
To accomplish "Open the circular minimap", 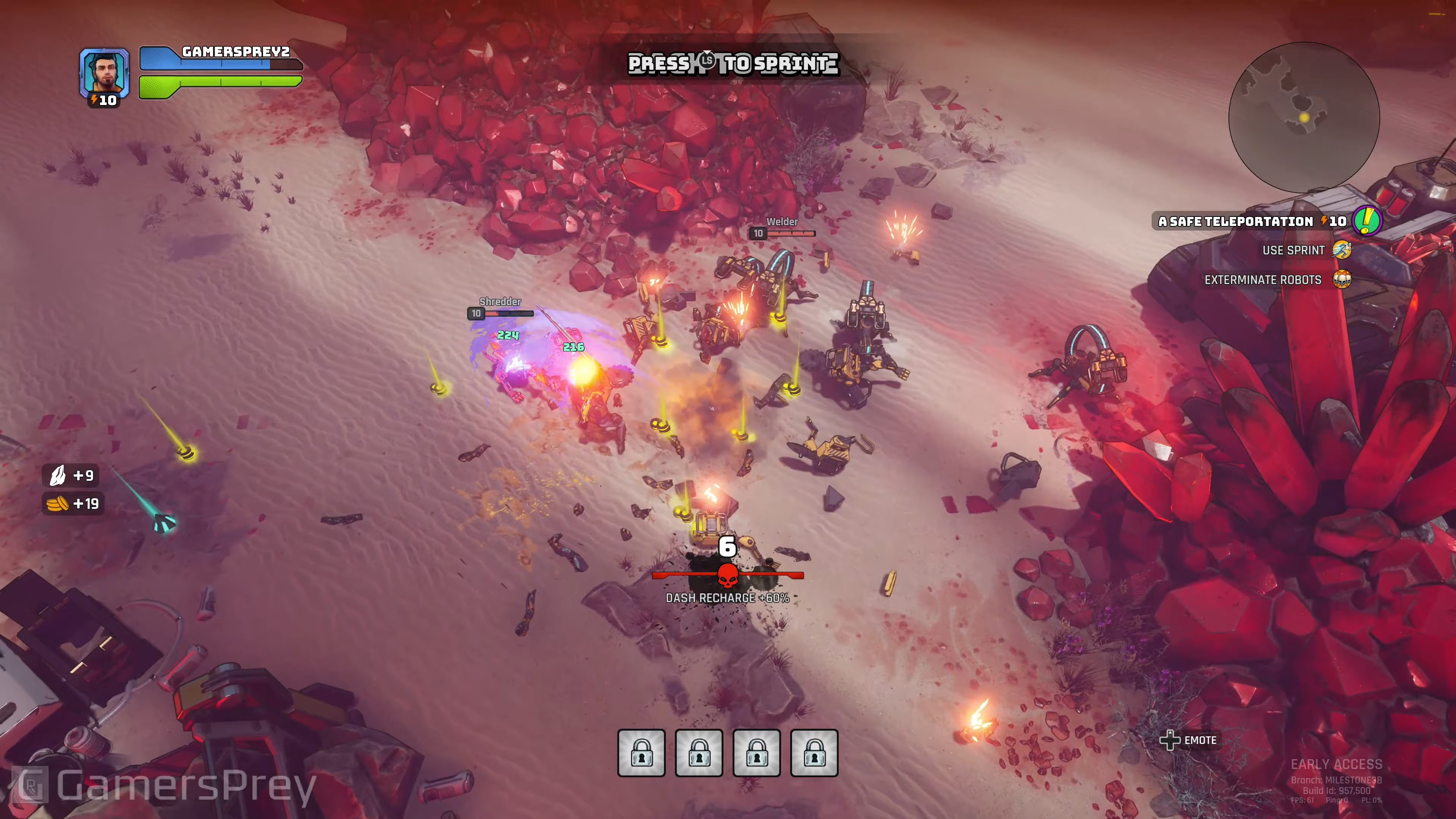I will pyautogui.click(x=1304, y=117).
